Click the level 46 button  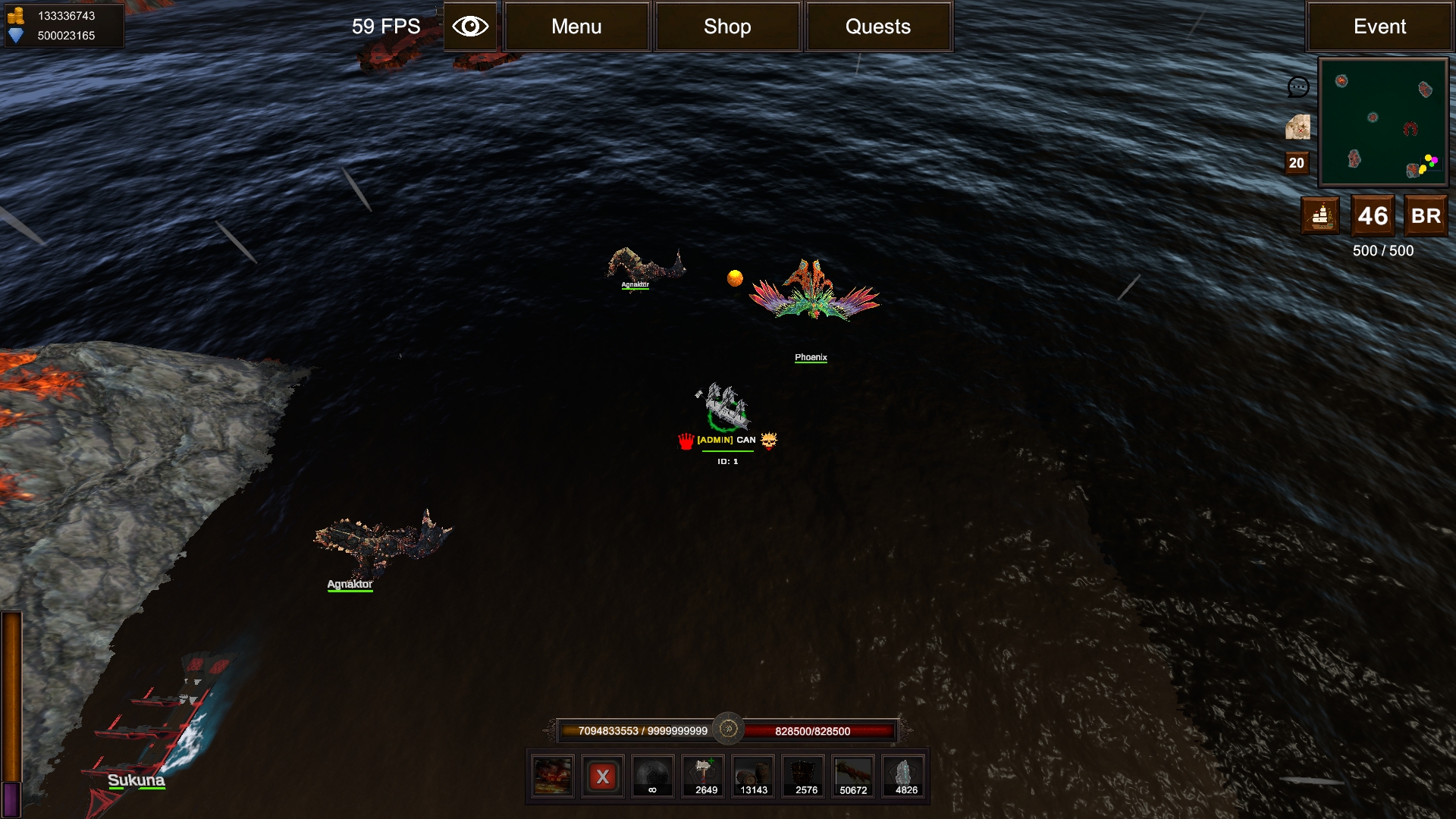[x=1373, y=216]
